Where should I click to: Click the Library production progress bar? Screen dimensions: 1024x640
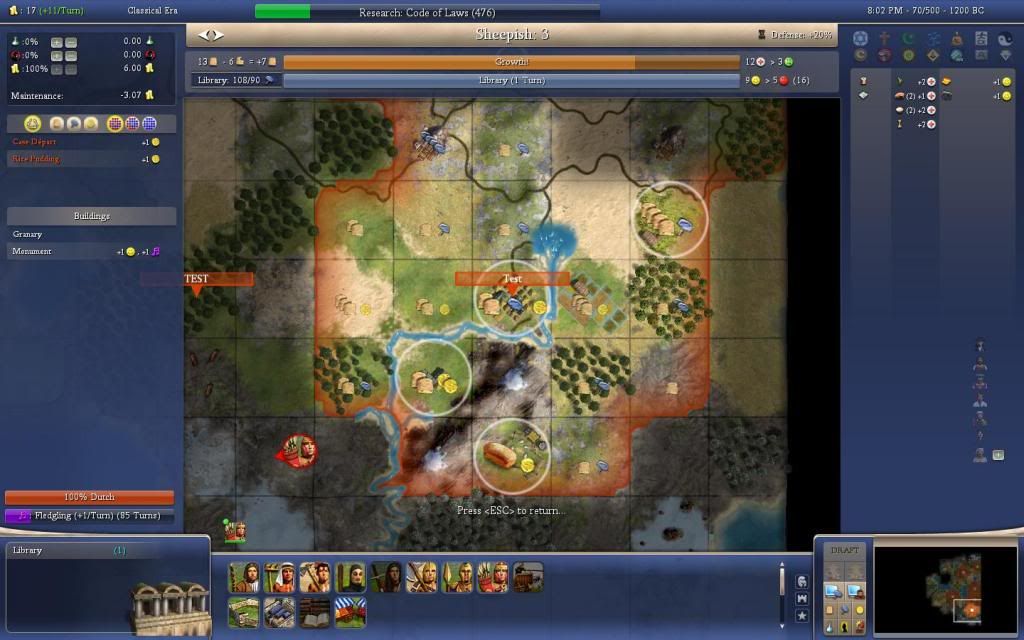[511, 80]
